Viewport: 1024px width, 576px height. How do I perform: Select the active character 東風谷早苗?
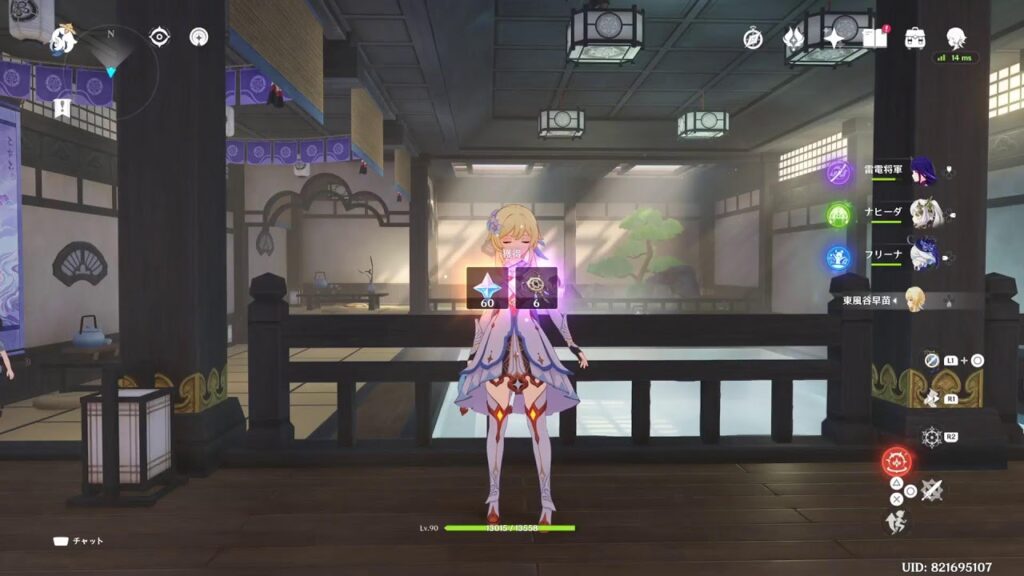coord(912,299)
